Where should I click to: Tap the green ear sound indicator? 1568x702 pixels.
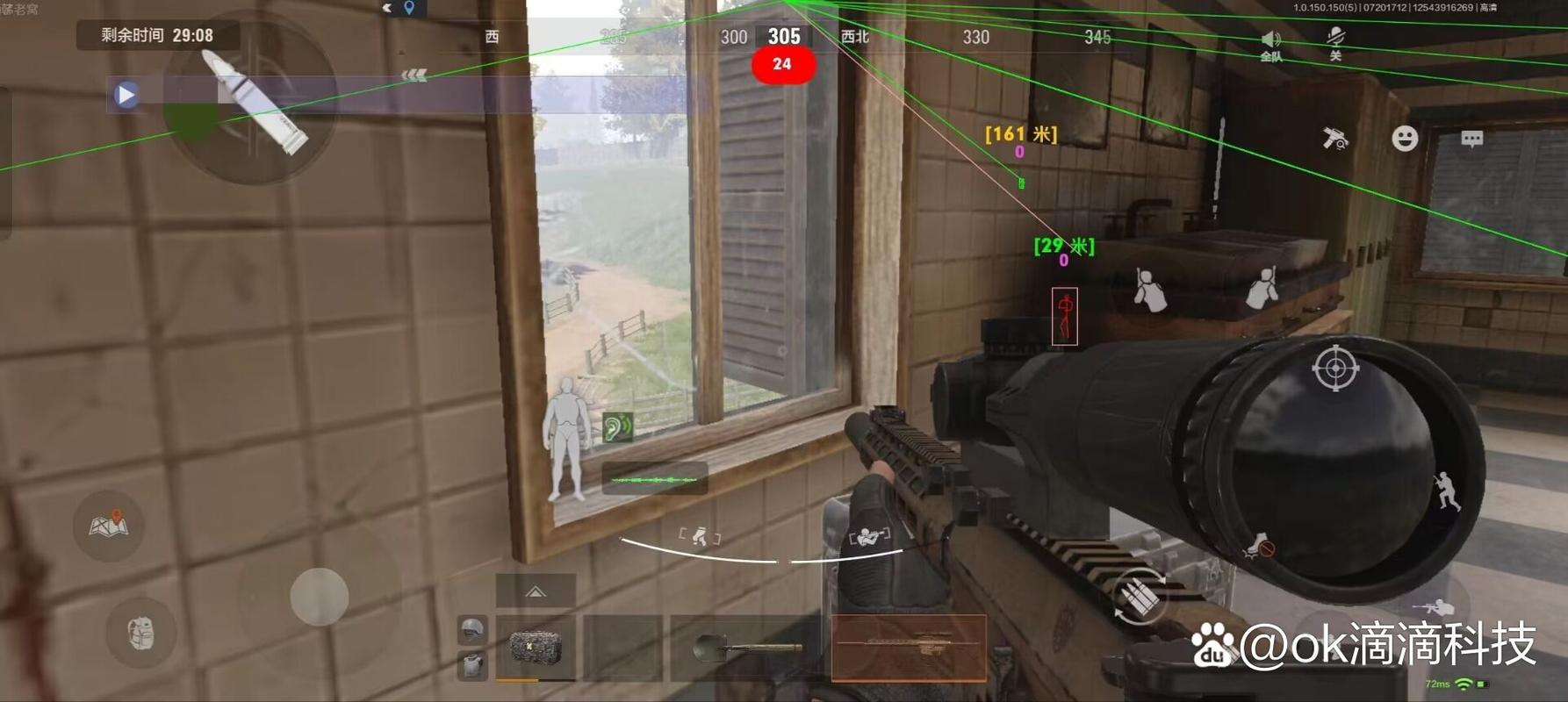(x=617, y=427)
